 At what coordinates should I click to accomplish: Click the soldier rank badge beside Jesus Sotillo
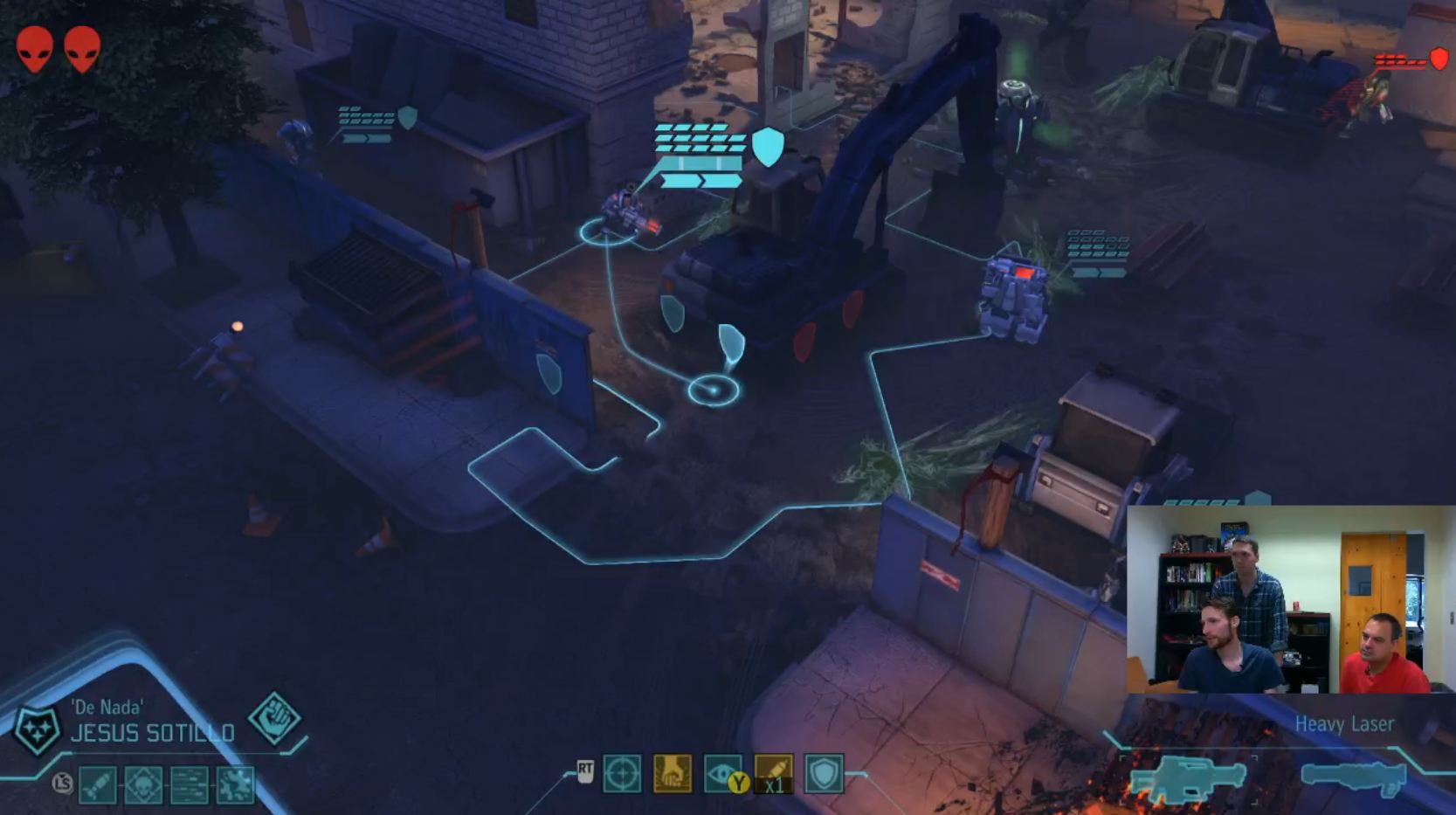[x=37, y=729]
